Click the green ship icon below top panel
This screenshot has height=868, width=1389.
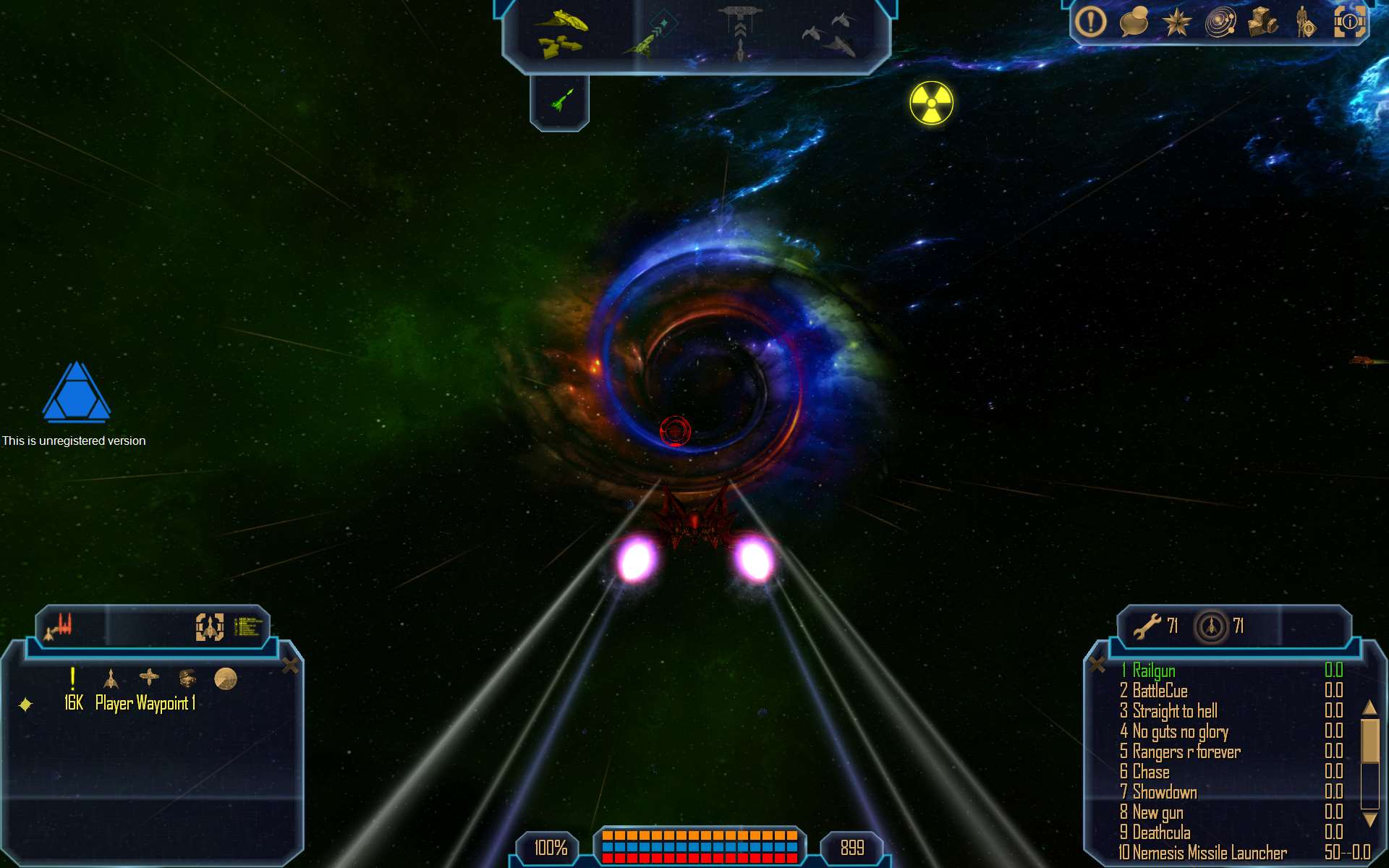tap(560, 100)
